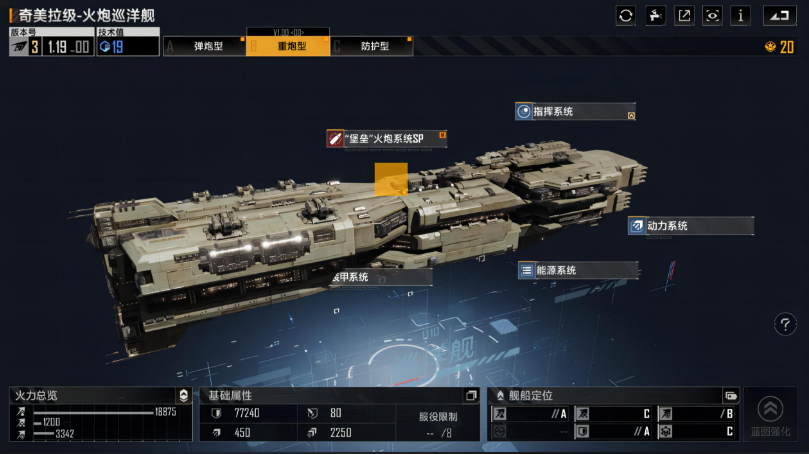Viewport: 809px width, 454px height.
Task: Open the 能源系统 module label
Action: point(576,270)
